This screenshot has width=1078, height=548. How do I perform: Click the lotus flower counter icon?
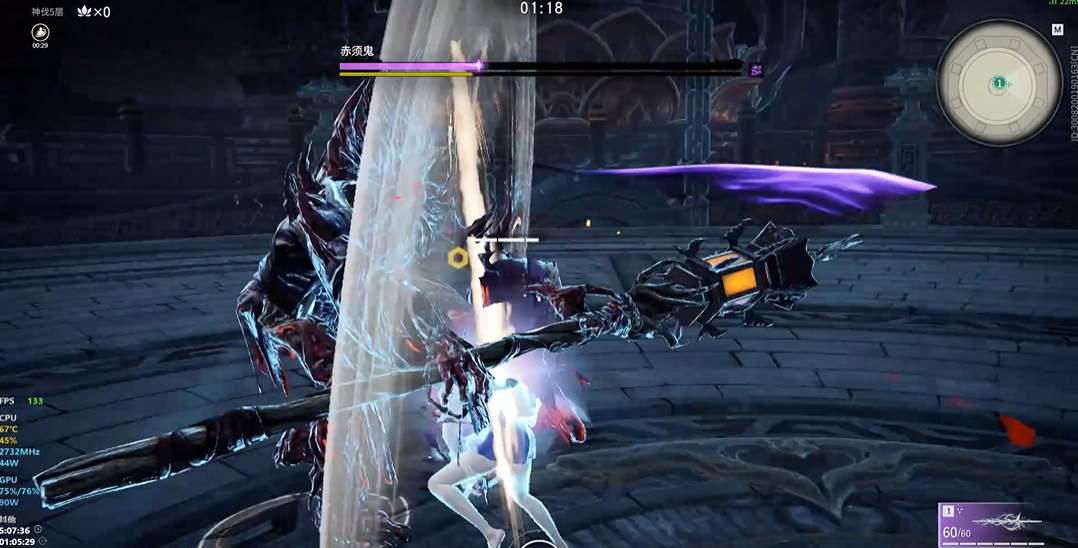(84, 12)
